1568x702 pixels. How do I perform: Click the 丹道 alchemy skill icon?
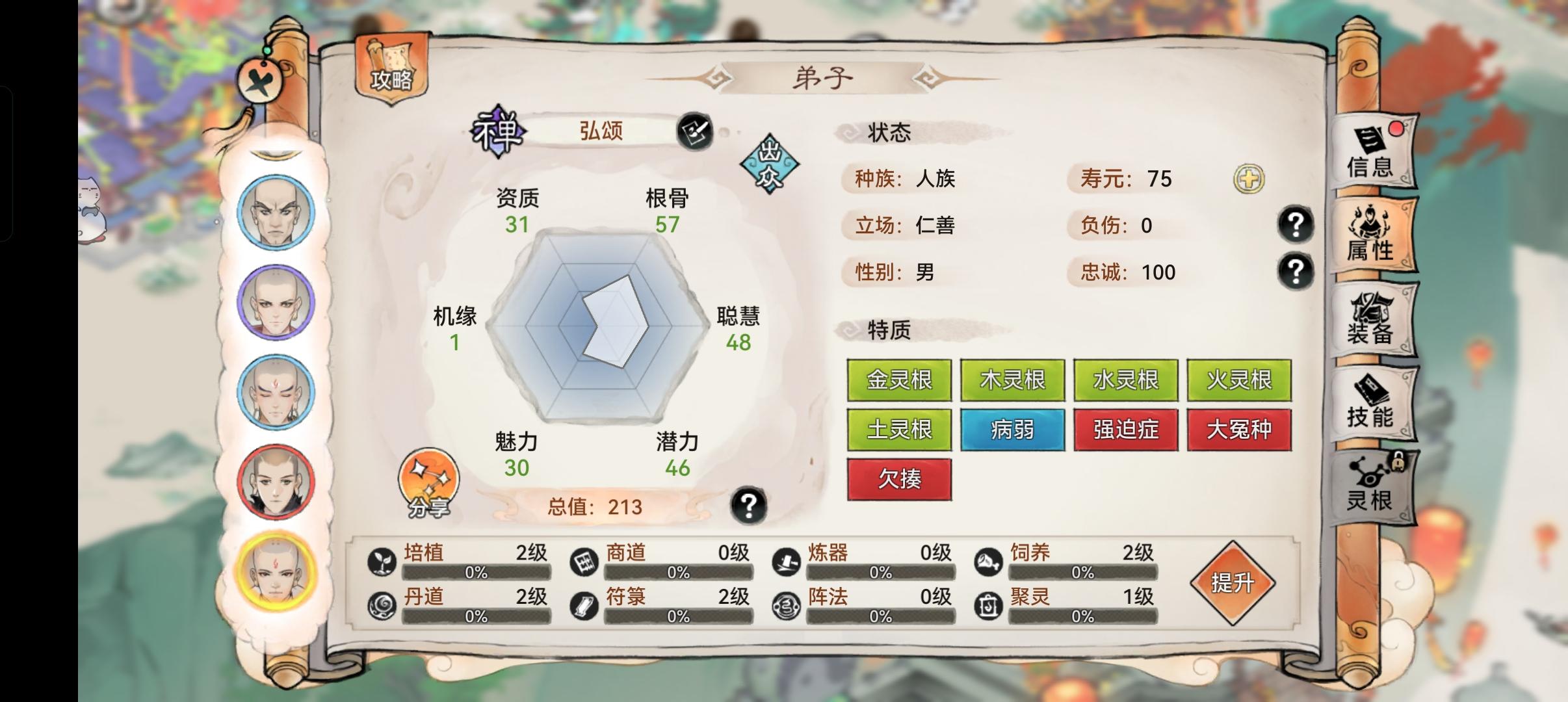[384, 606]
